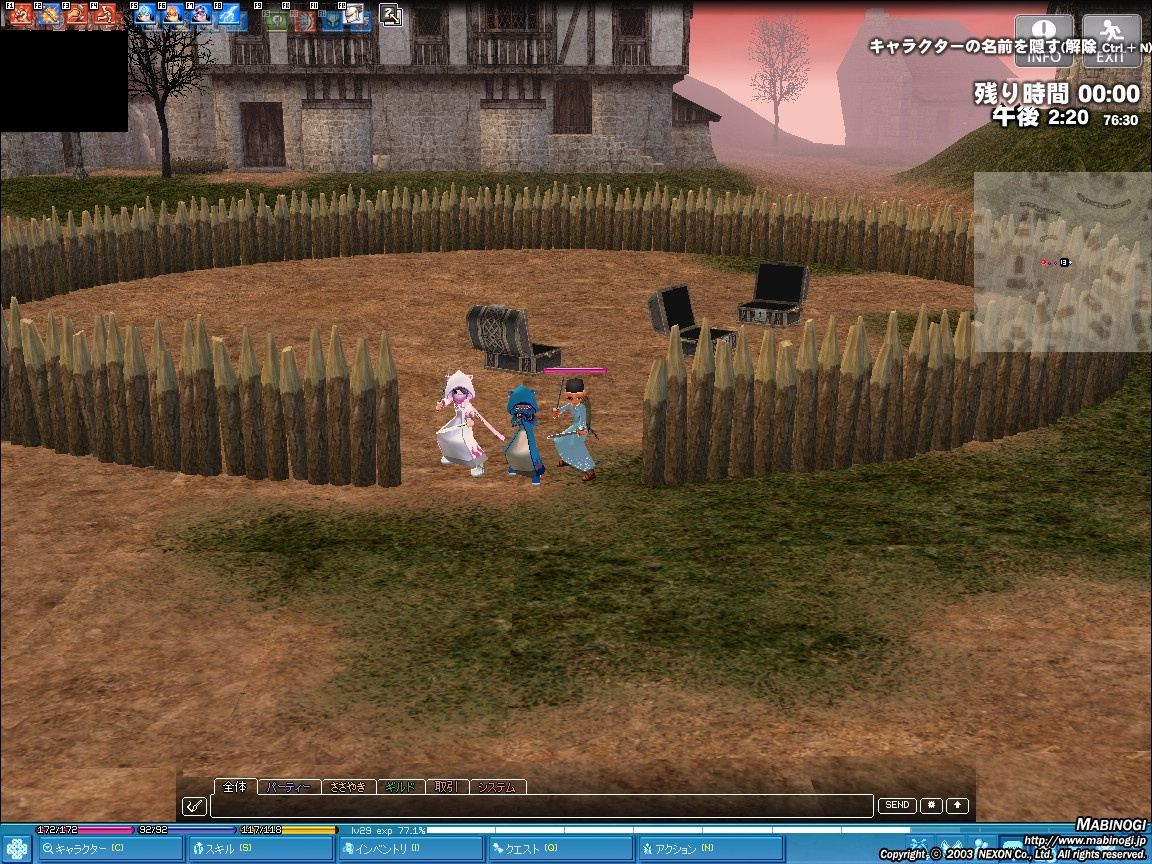Click the INFO button
This screenshot has height=864, width=1152.
tap(1044, 41)
